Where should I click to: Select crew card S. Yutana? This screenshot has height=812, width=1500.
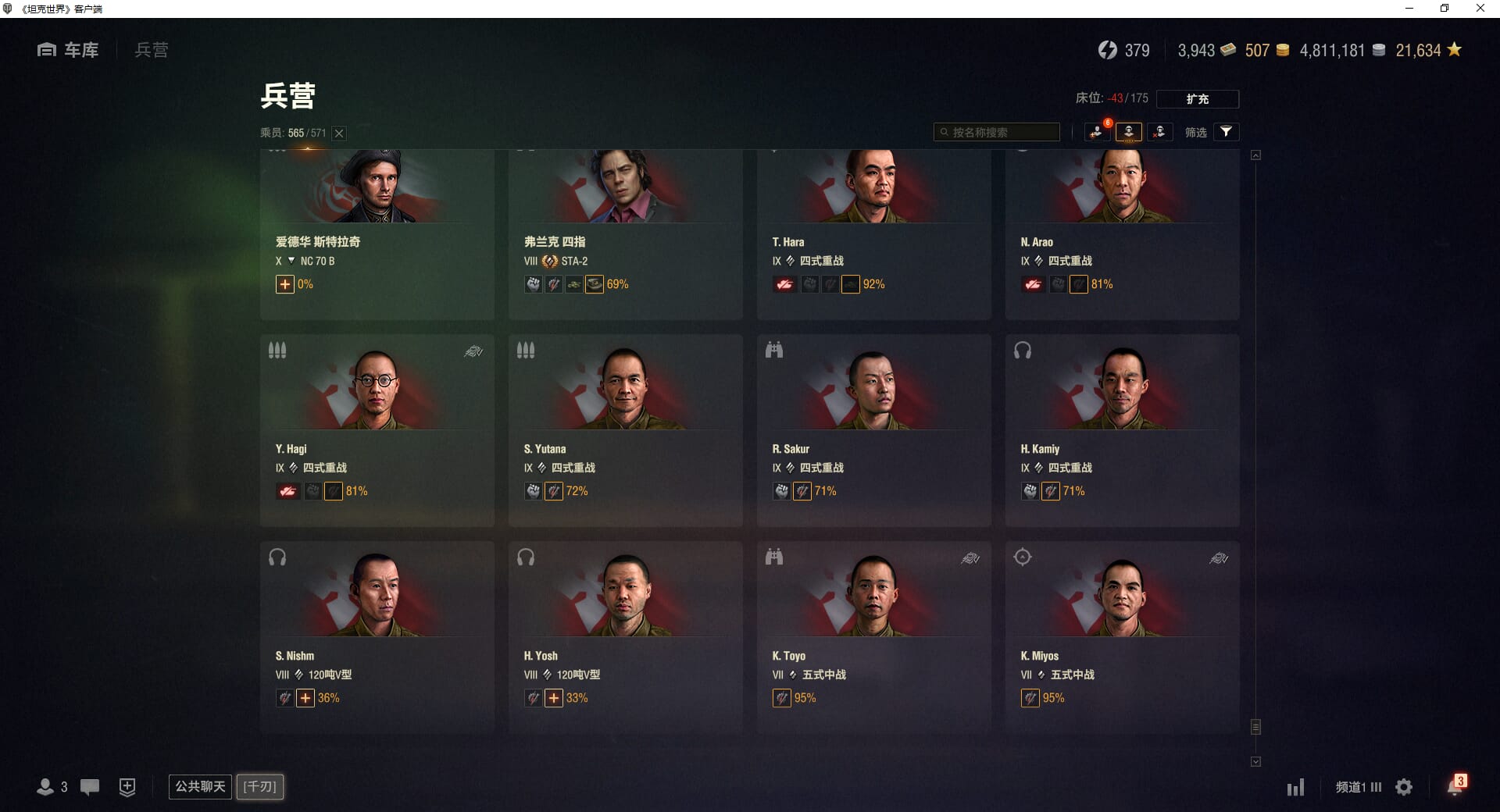625,429
